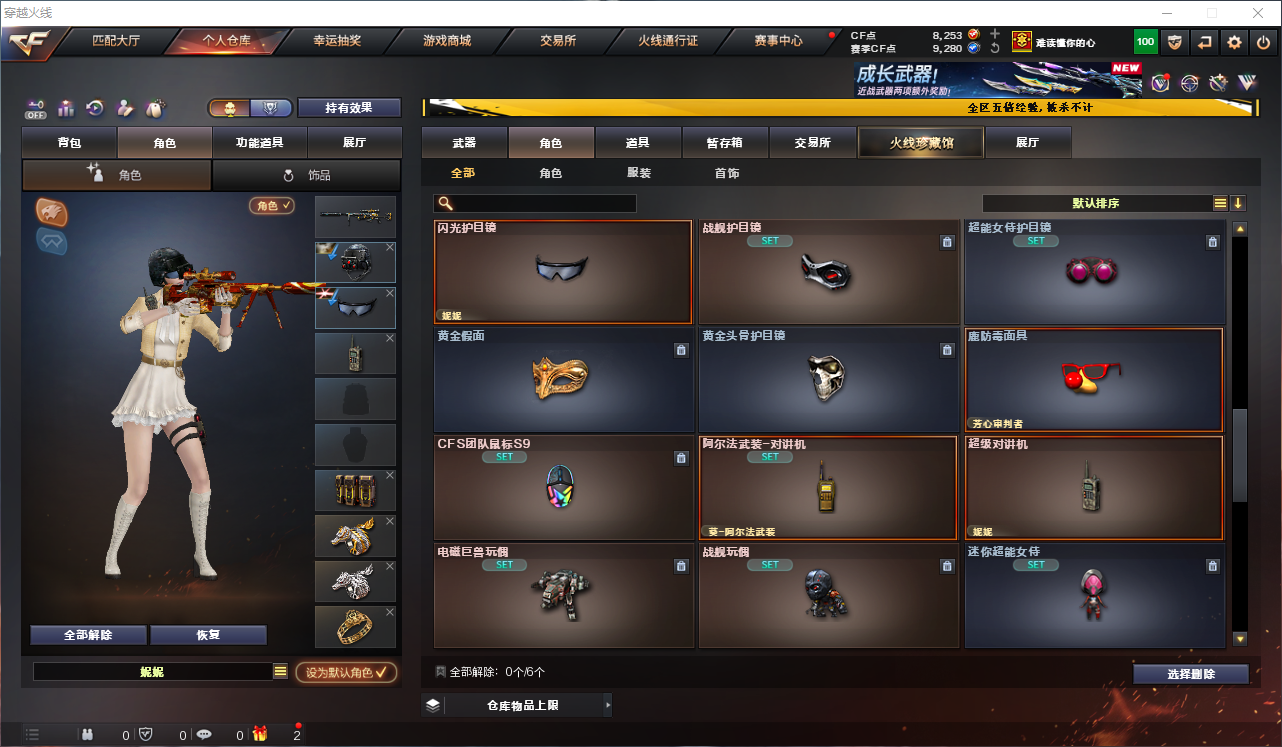Click the power/exit icon at top right
The height and width of the screenshot is (747, 1282).
(1265, 42)
